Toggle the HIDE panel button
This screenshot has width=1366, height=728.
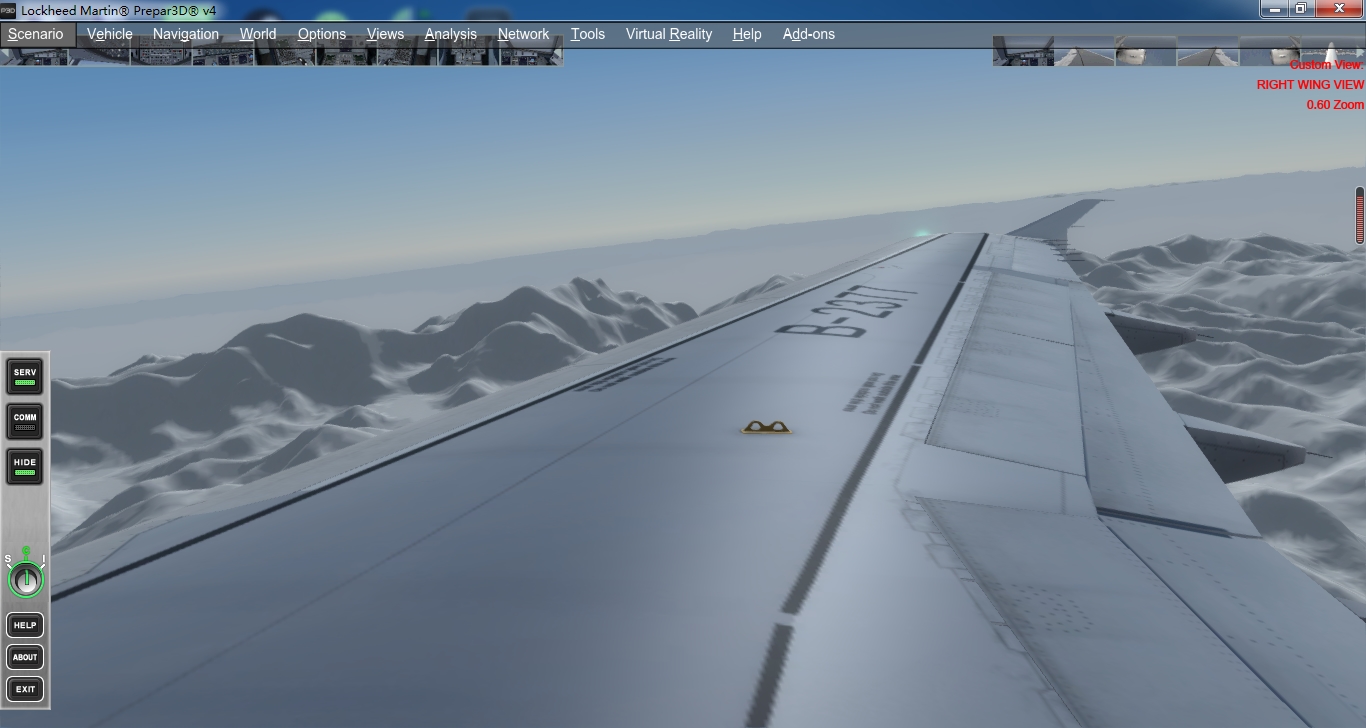point(25,466)
